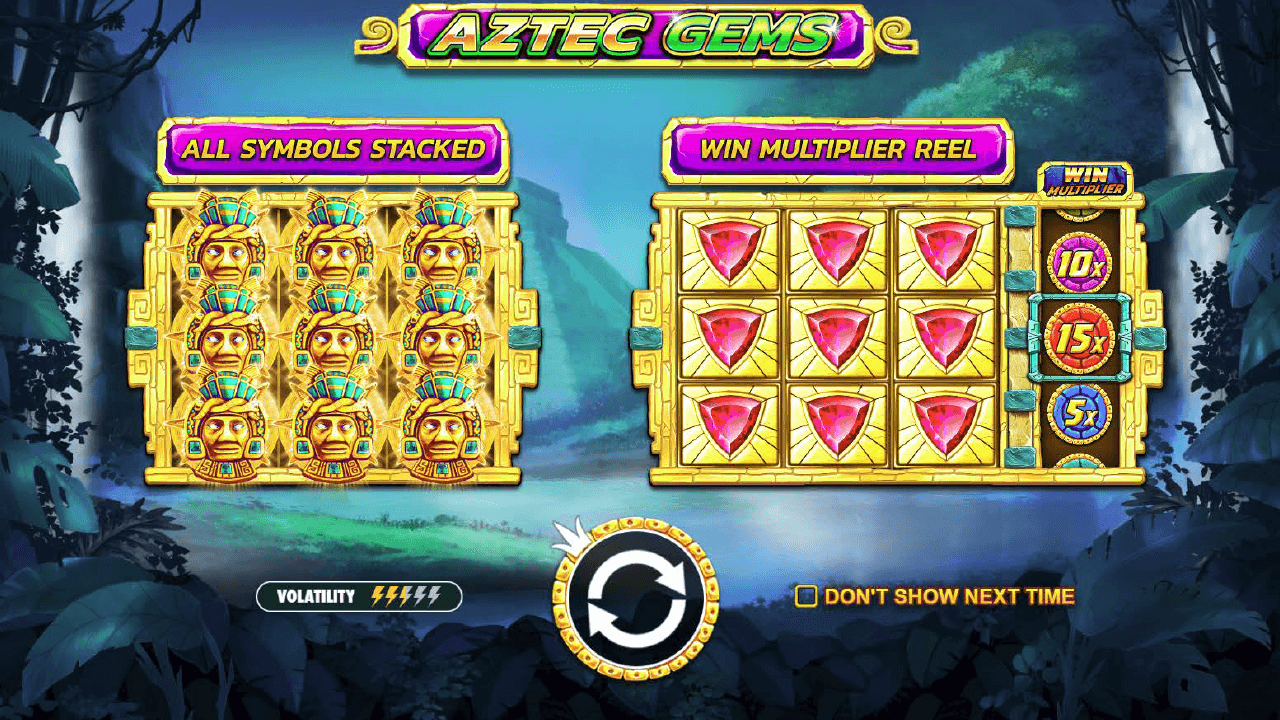
Task: Click the Win Multiplier badge
Action: (1085, 179)
